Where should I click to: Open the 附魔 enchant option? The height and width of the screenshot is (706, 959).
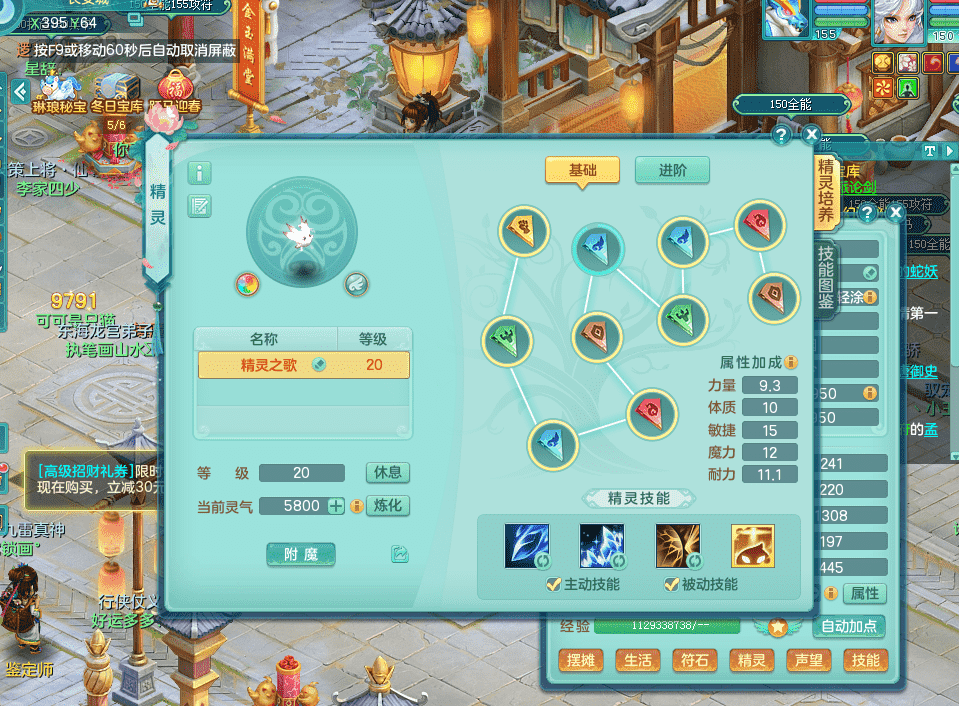click(300, 554)
